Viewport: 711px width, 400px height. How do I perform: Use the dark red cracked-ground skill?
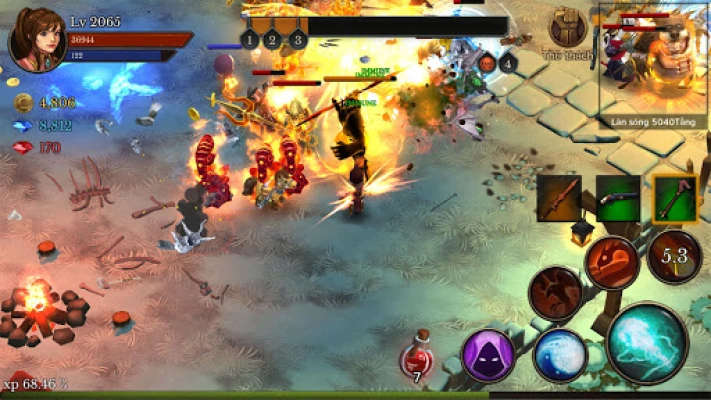[556, 294]
